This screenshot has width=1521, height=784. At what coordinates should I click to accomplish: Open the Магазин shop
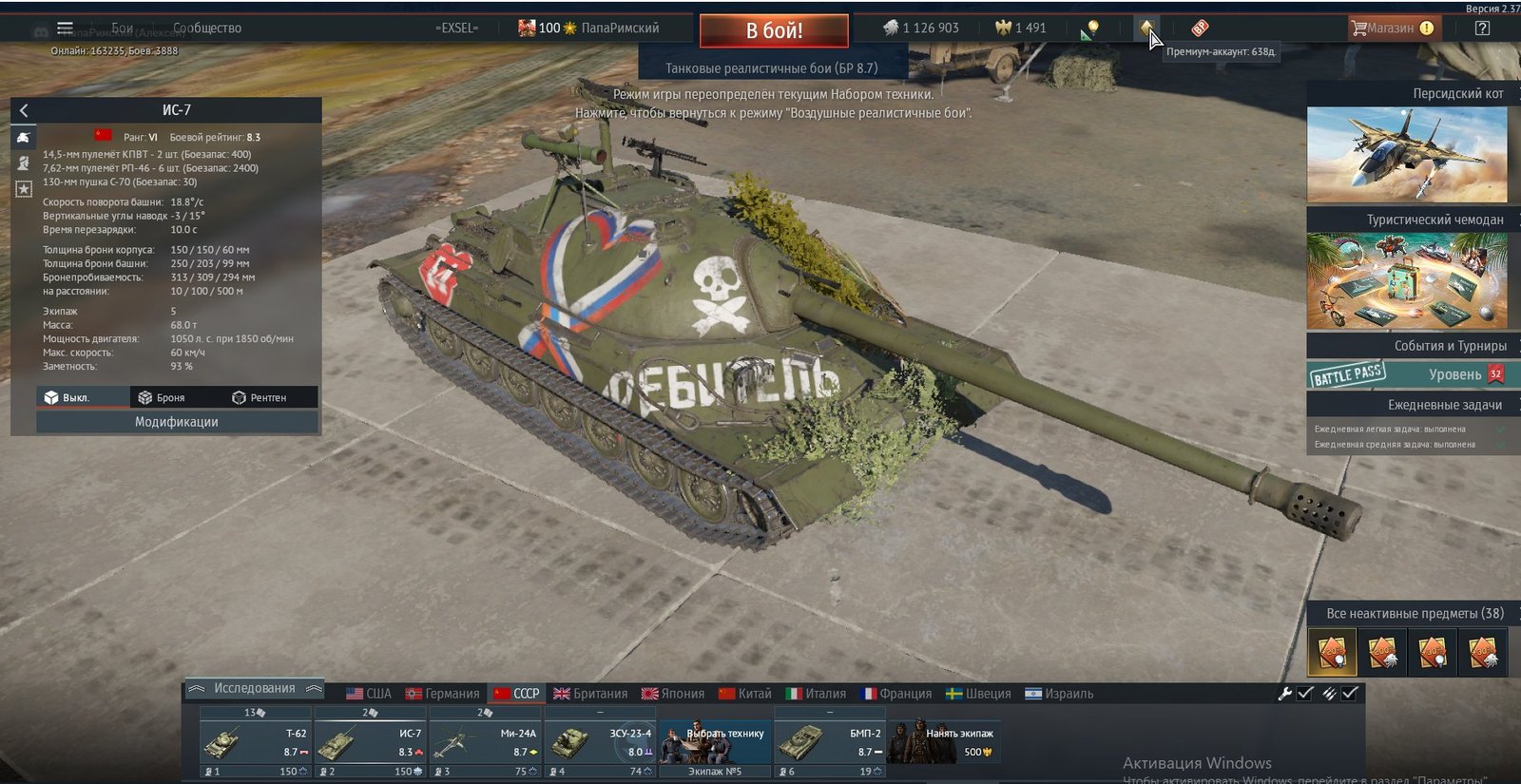(x=1390, y=29)
